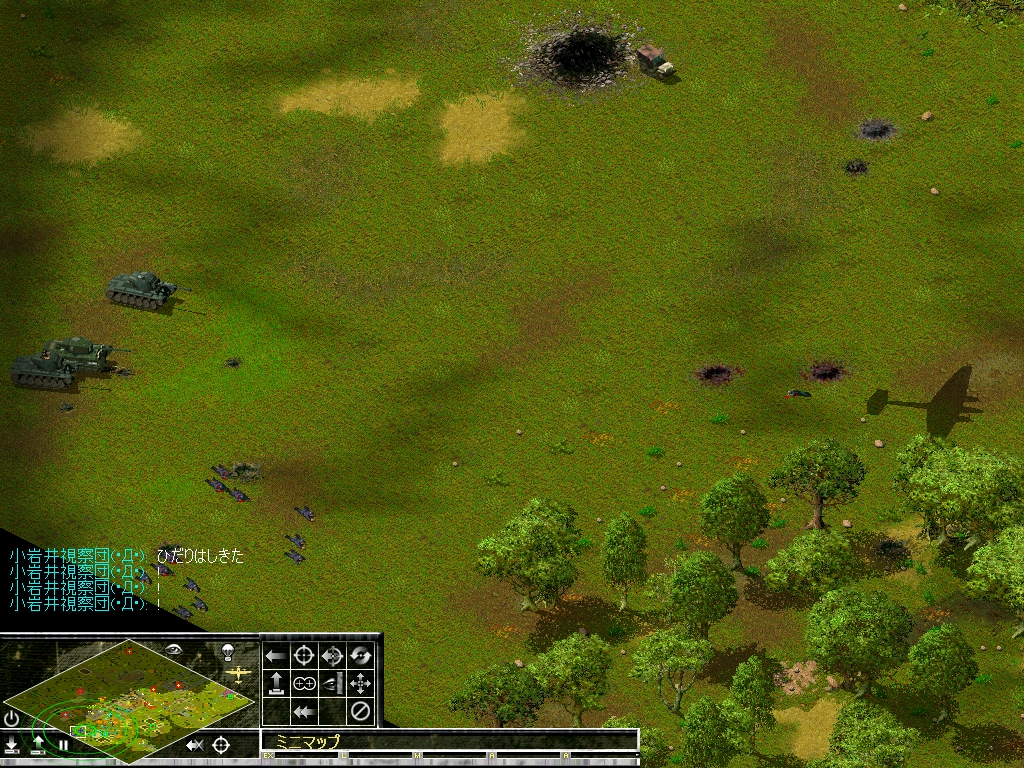Toggle the eye icon above the minimap

click(x=173, y=648)
